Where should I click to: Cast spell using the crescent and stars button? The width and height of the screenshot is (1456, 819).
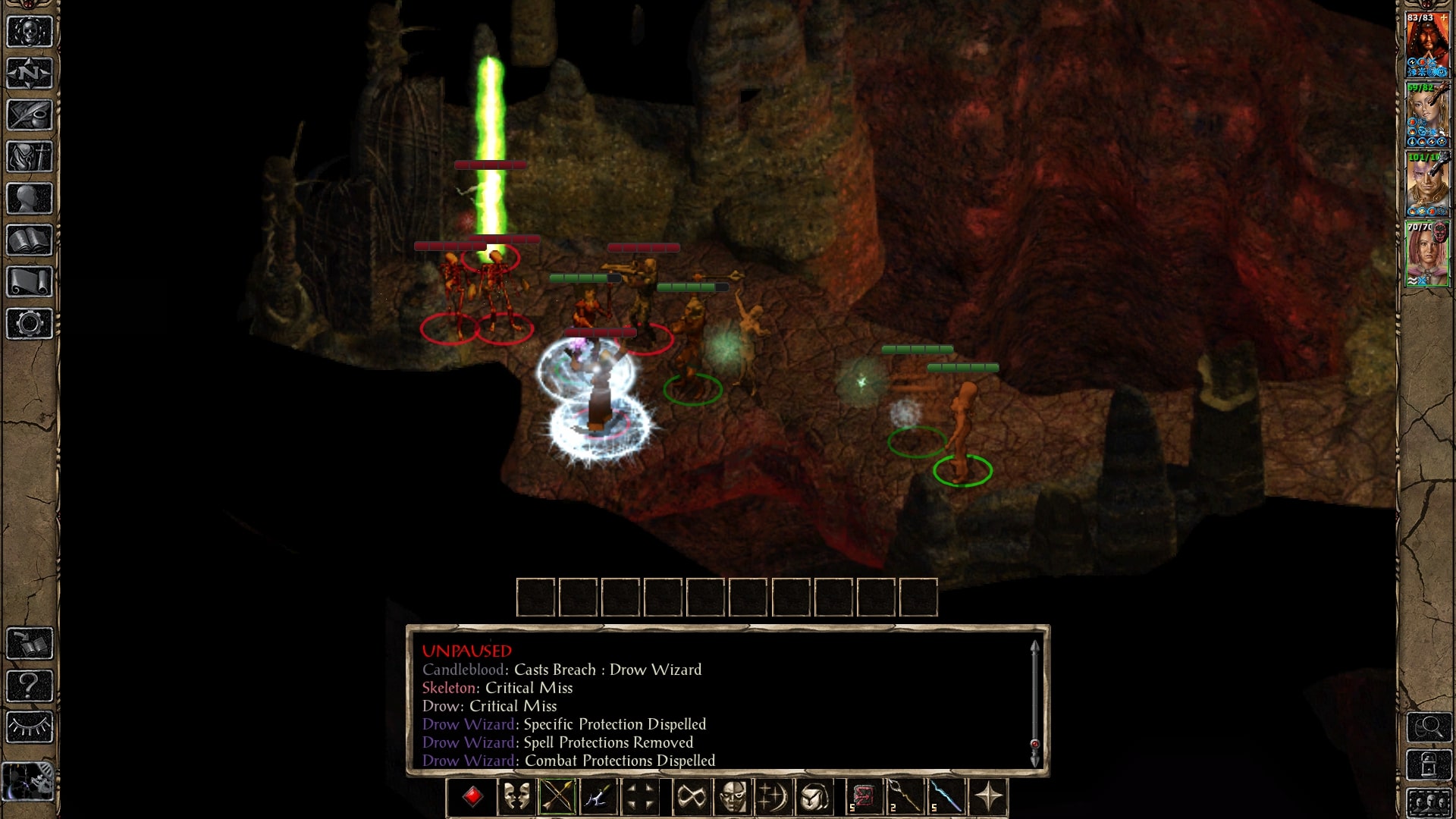tap(773, 797)
